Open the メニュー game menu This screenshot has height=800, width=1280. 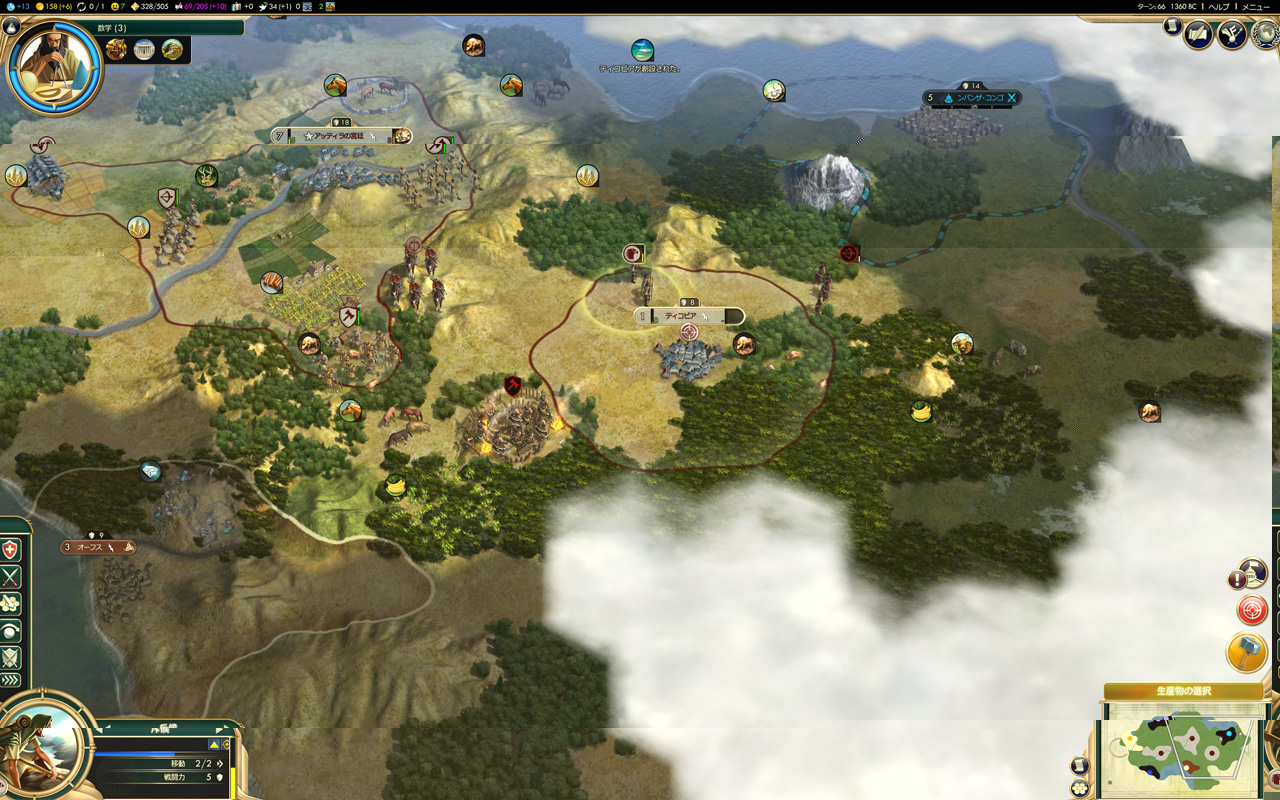[x=1256, y=6]
